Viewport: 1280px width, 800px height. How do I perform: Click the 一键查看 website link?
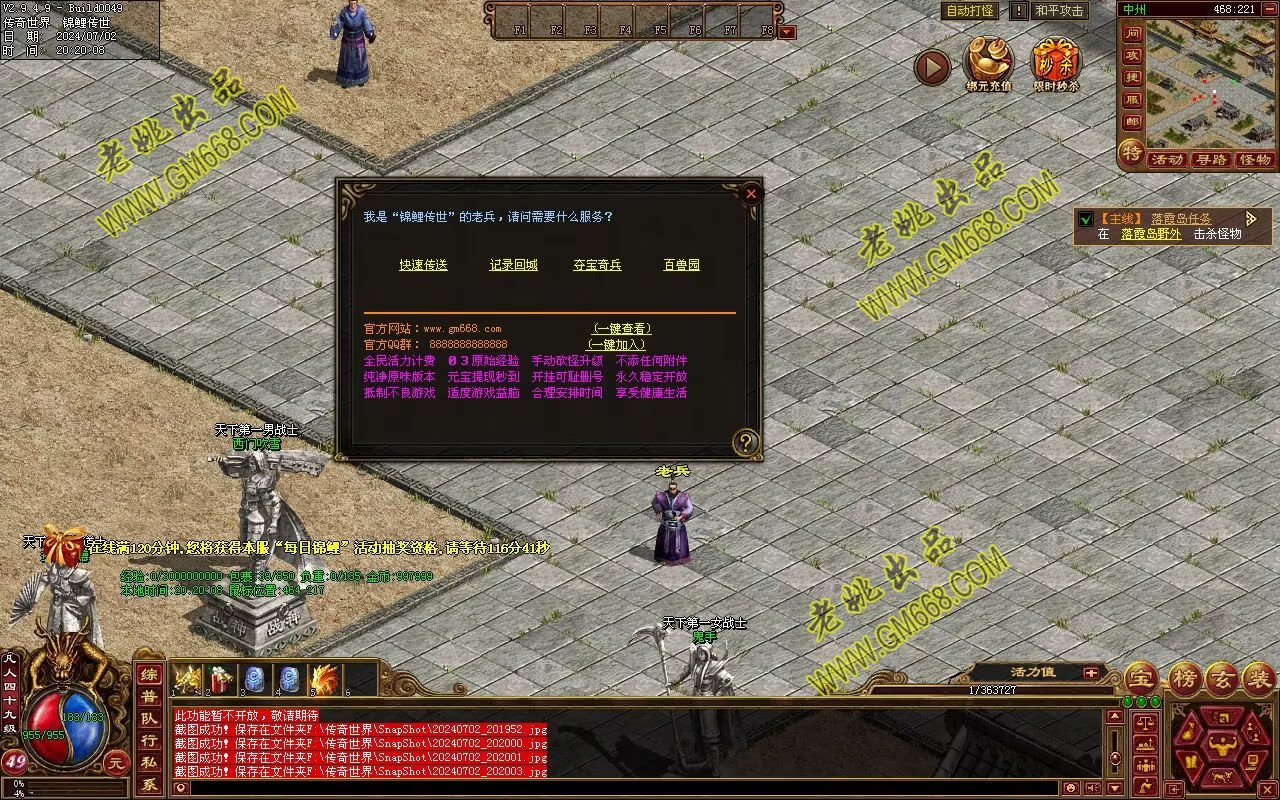click(x=622, y=328)
